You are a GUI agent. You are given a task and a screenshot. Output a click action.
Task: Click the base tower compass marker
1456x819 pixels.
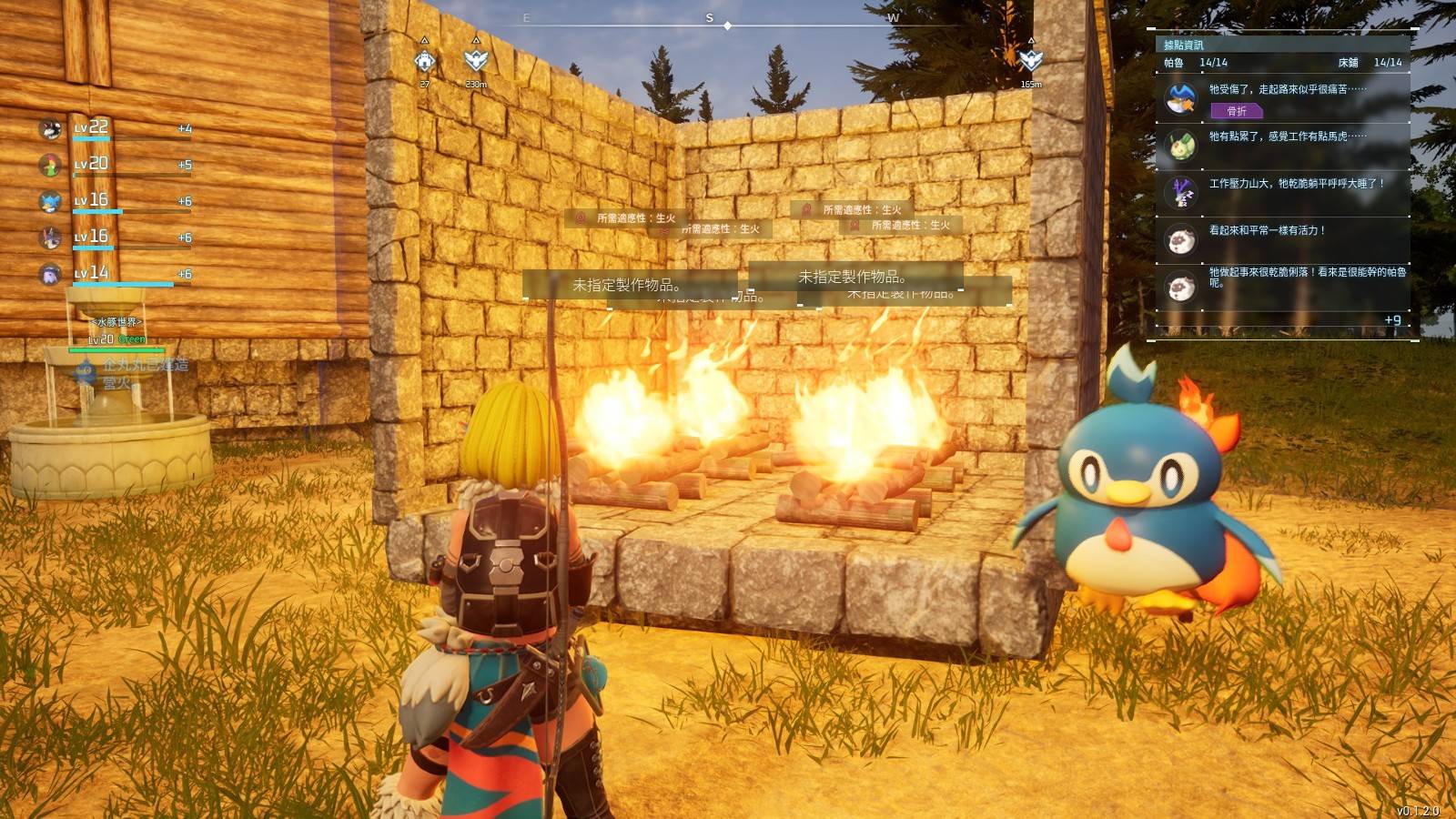click(x=425, y=61)
